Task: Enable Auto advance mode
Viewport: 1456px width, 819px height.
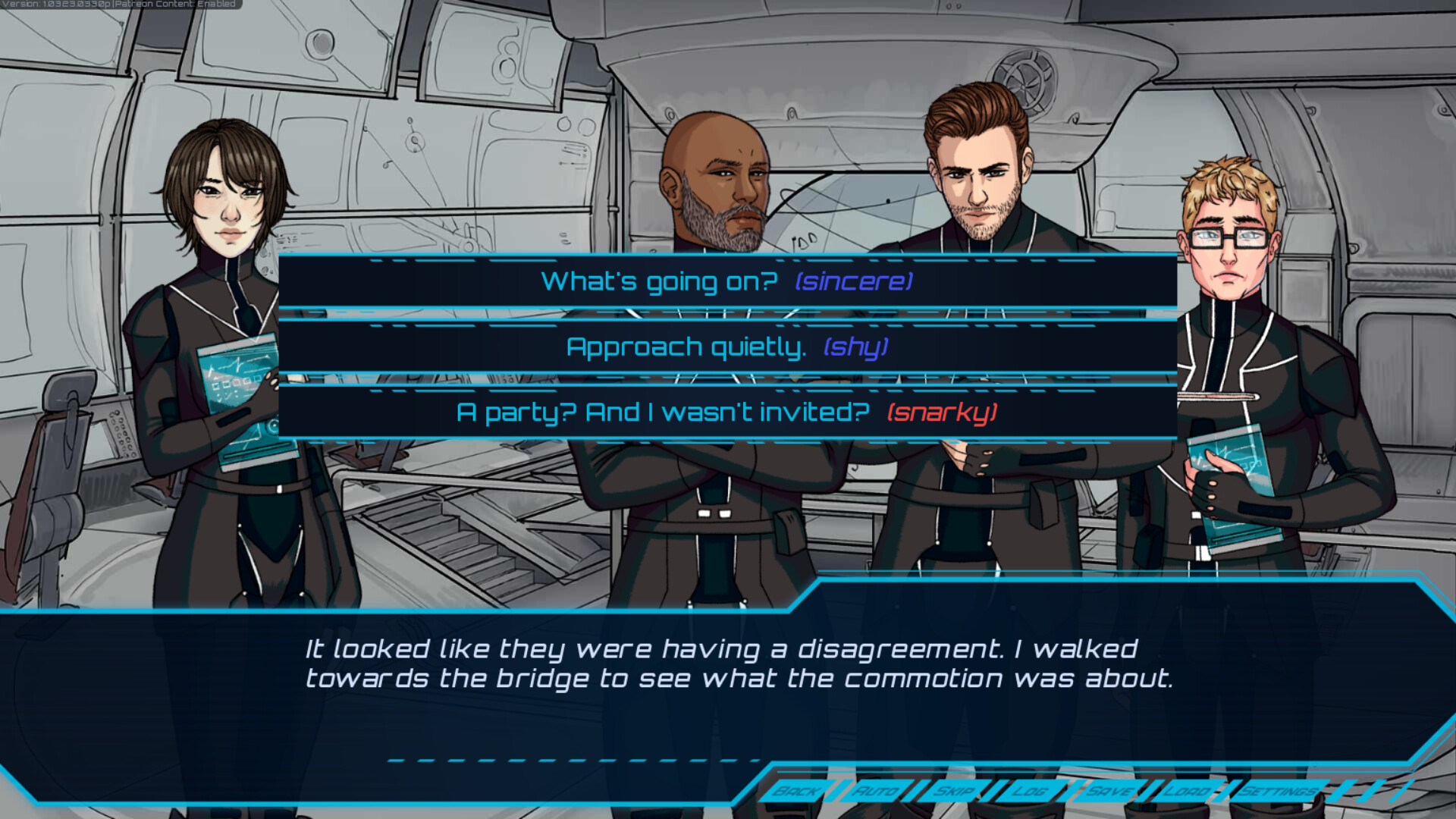Action: (877, 792)
